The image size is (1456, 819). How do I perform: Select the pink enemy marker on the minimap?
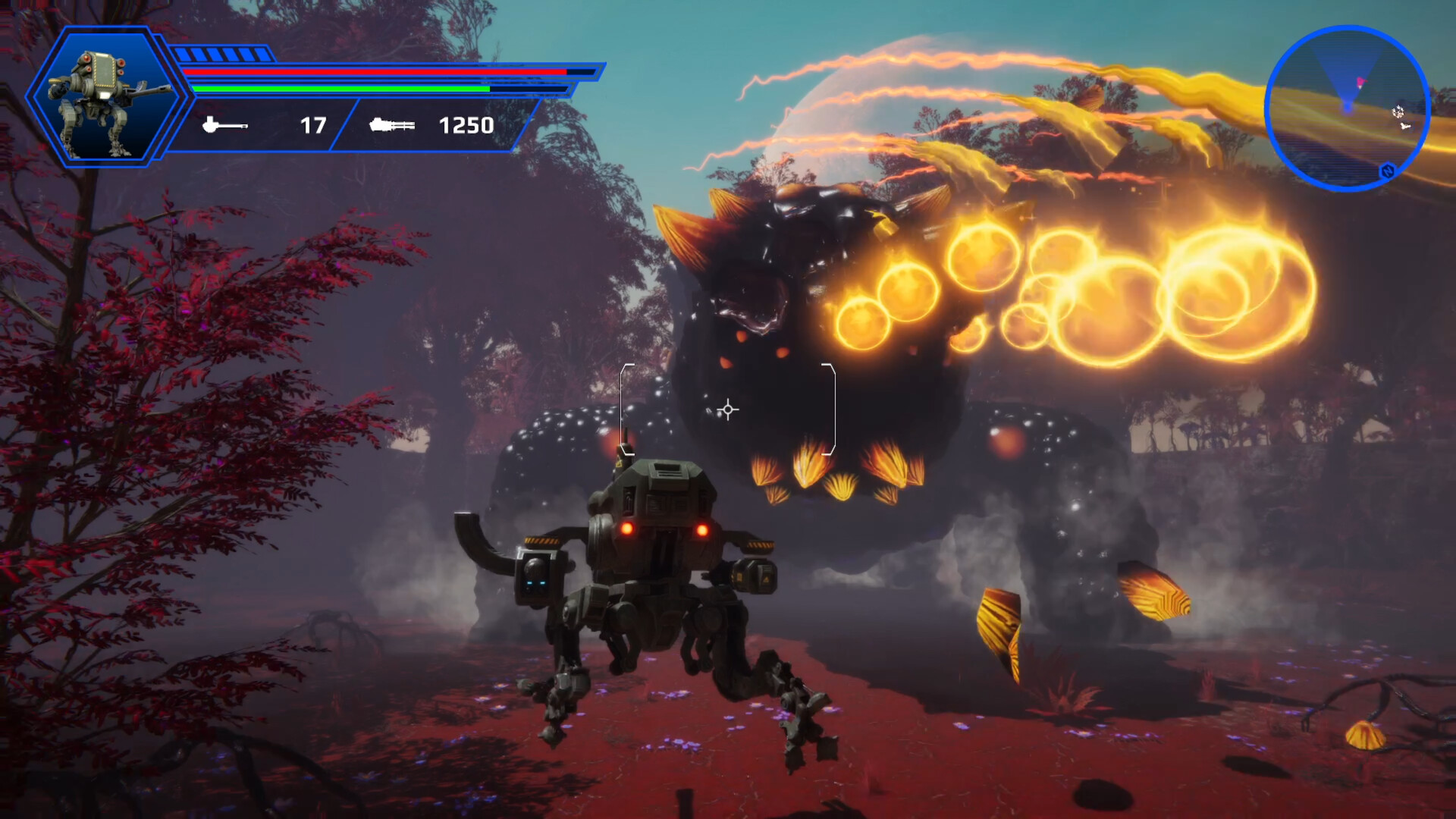[1360, 82]
